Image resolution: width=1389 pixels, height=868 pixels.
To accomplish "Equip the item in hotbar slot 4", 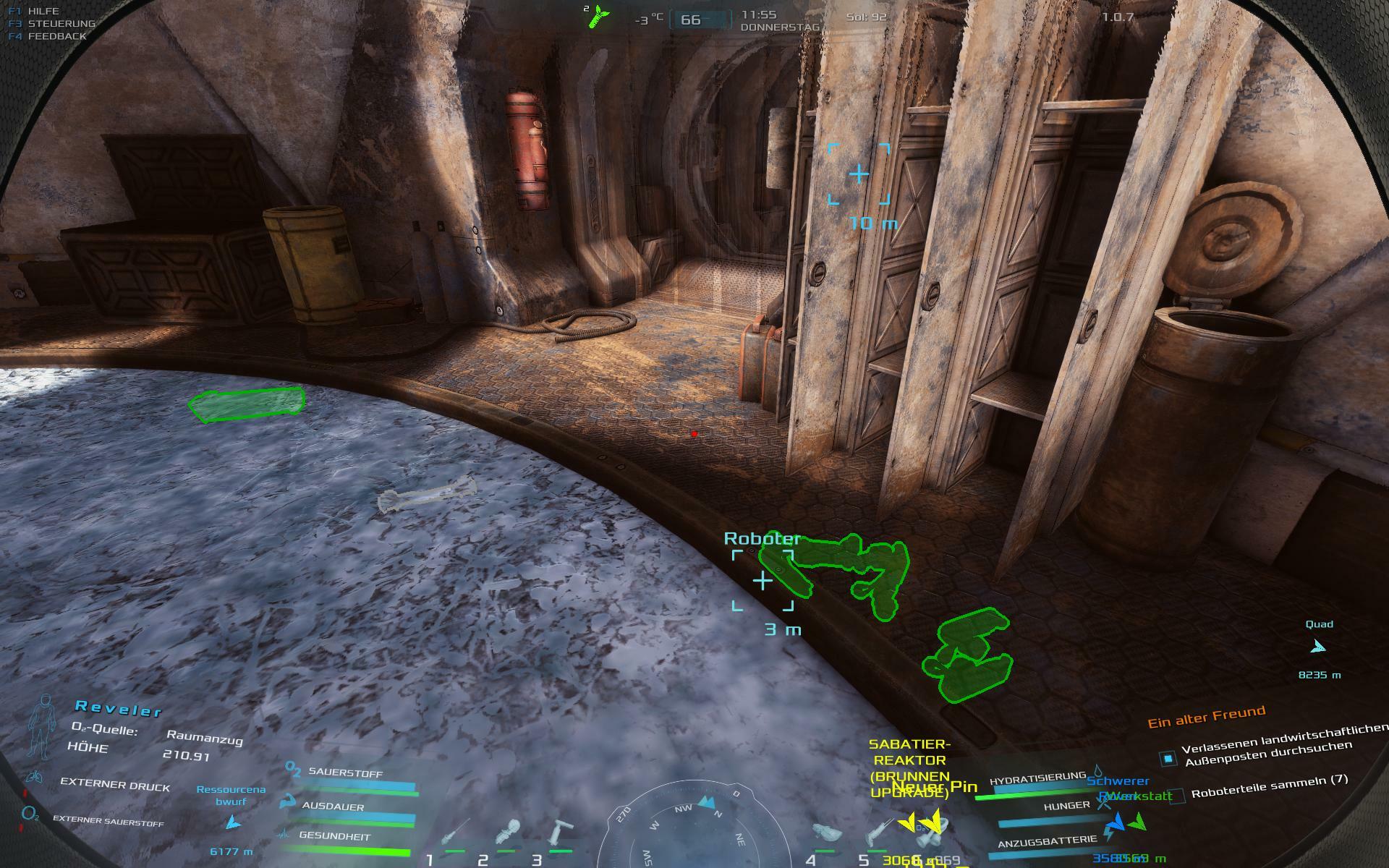I will point(826,833).
